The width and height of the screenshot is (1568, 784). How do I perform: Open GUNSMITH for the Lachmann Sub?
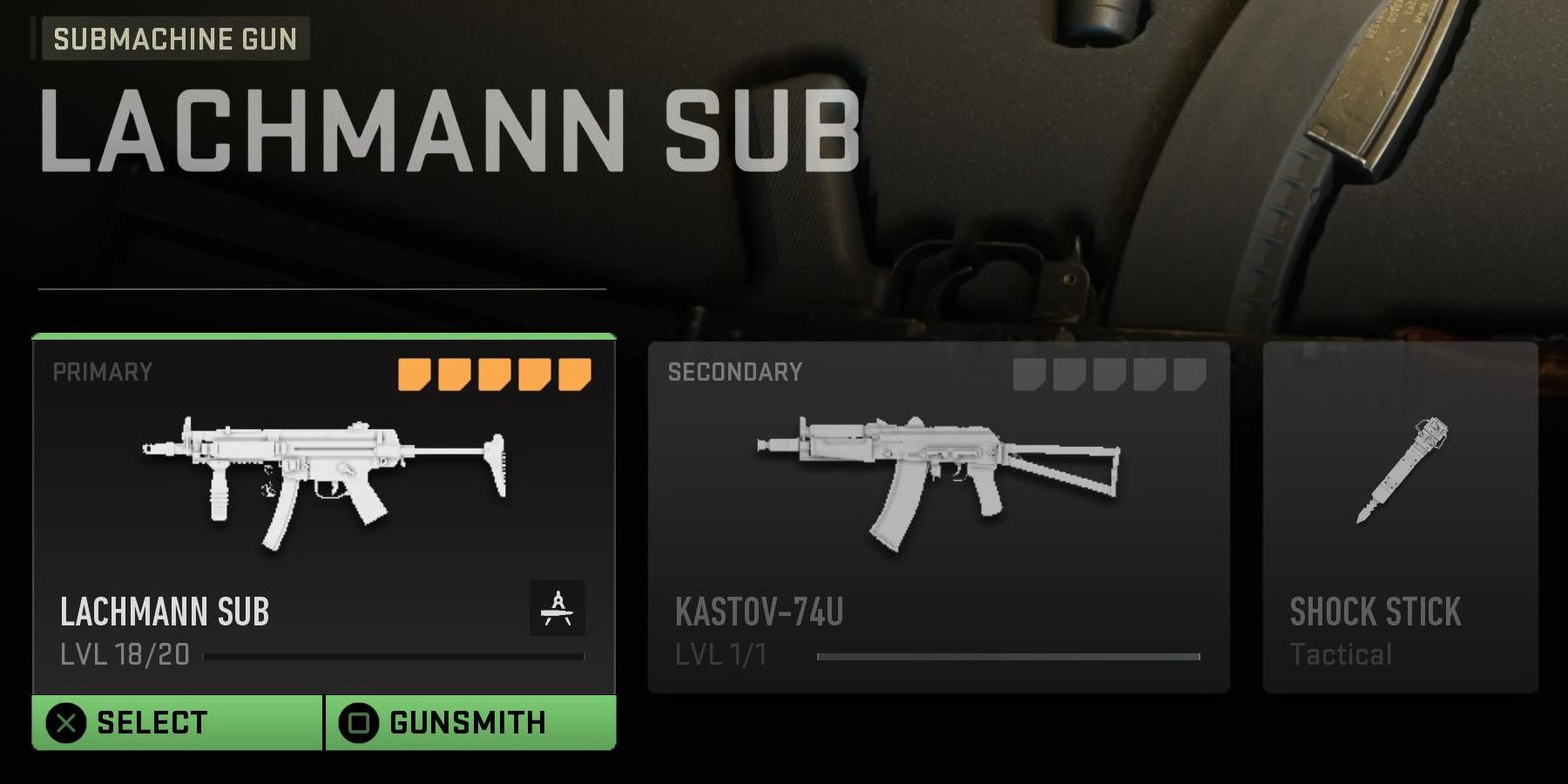[470, 721]
